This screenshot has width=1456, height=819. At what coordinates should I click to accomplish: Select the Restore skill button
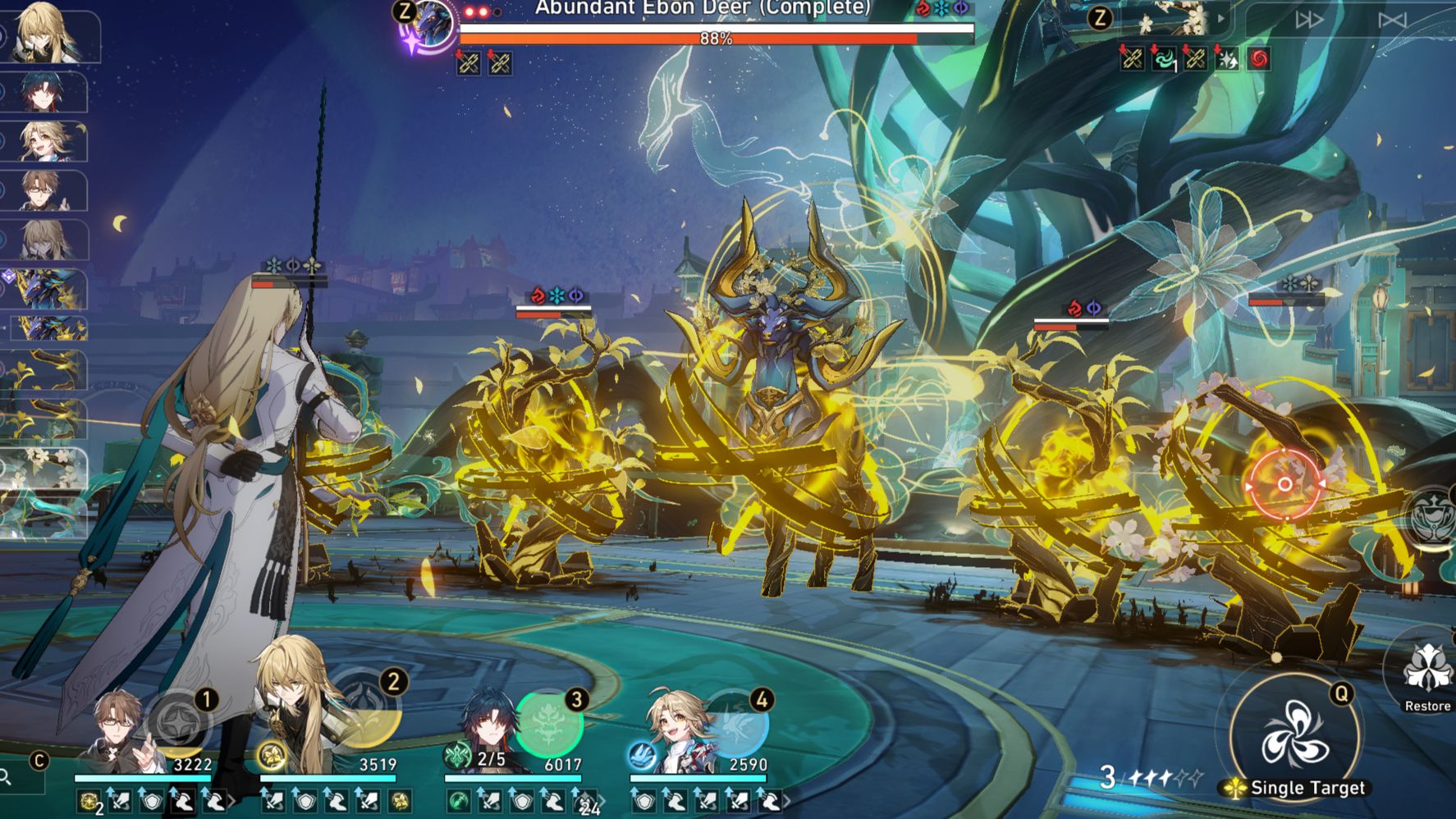tap(1427, 671)
